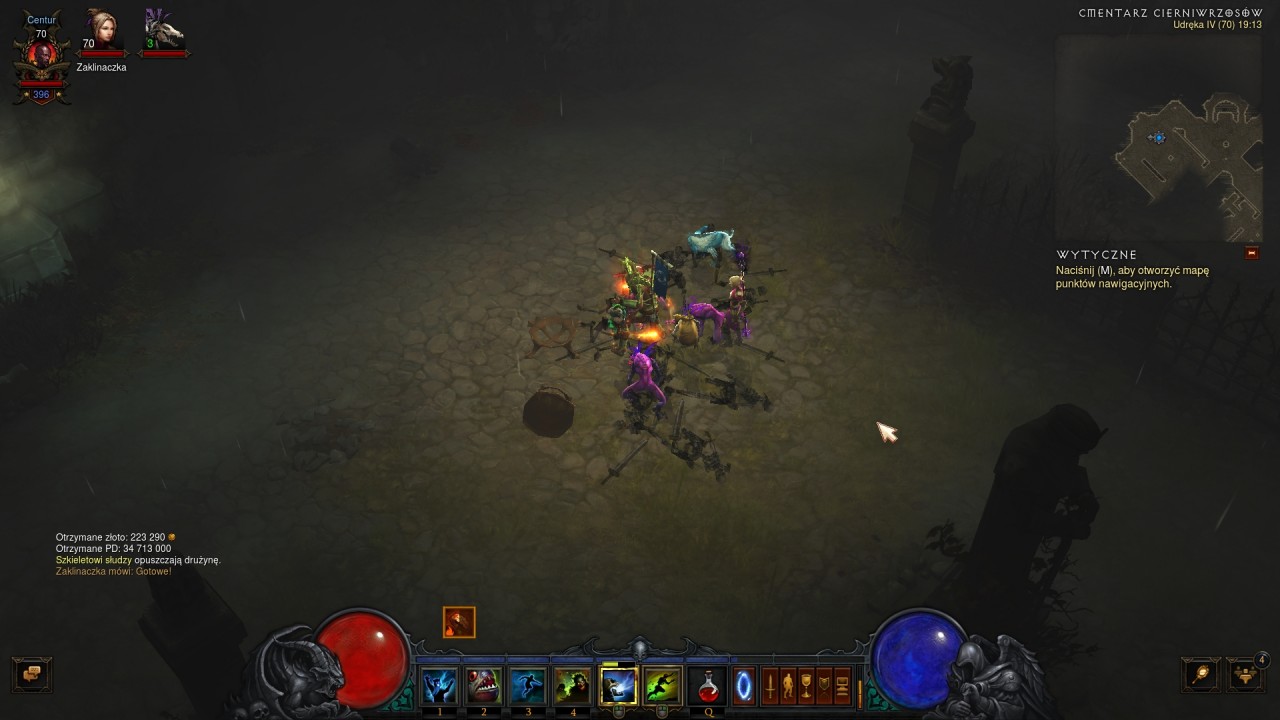Select the Zaklinaczka follower portrait
The image size is (1280, 720).
[101, 33]
